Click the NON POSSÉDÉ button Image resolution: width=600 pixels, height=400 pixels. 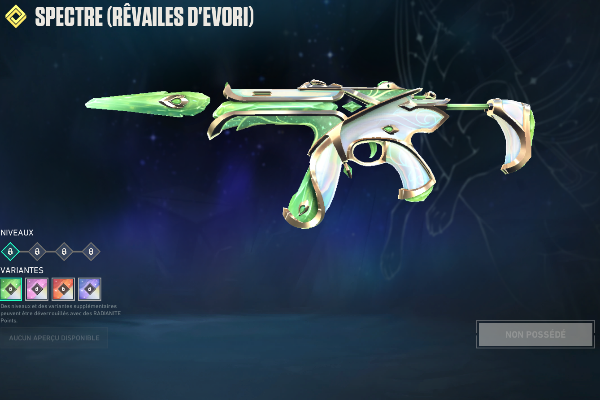tap(535, 334)
